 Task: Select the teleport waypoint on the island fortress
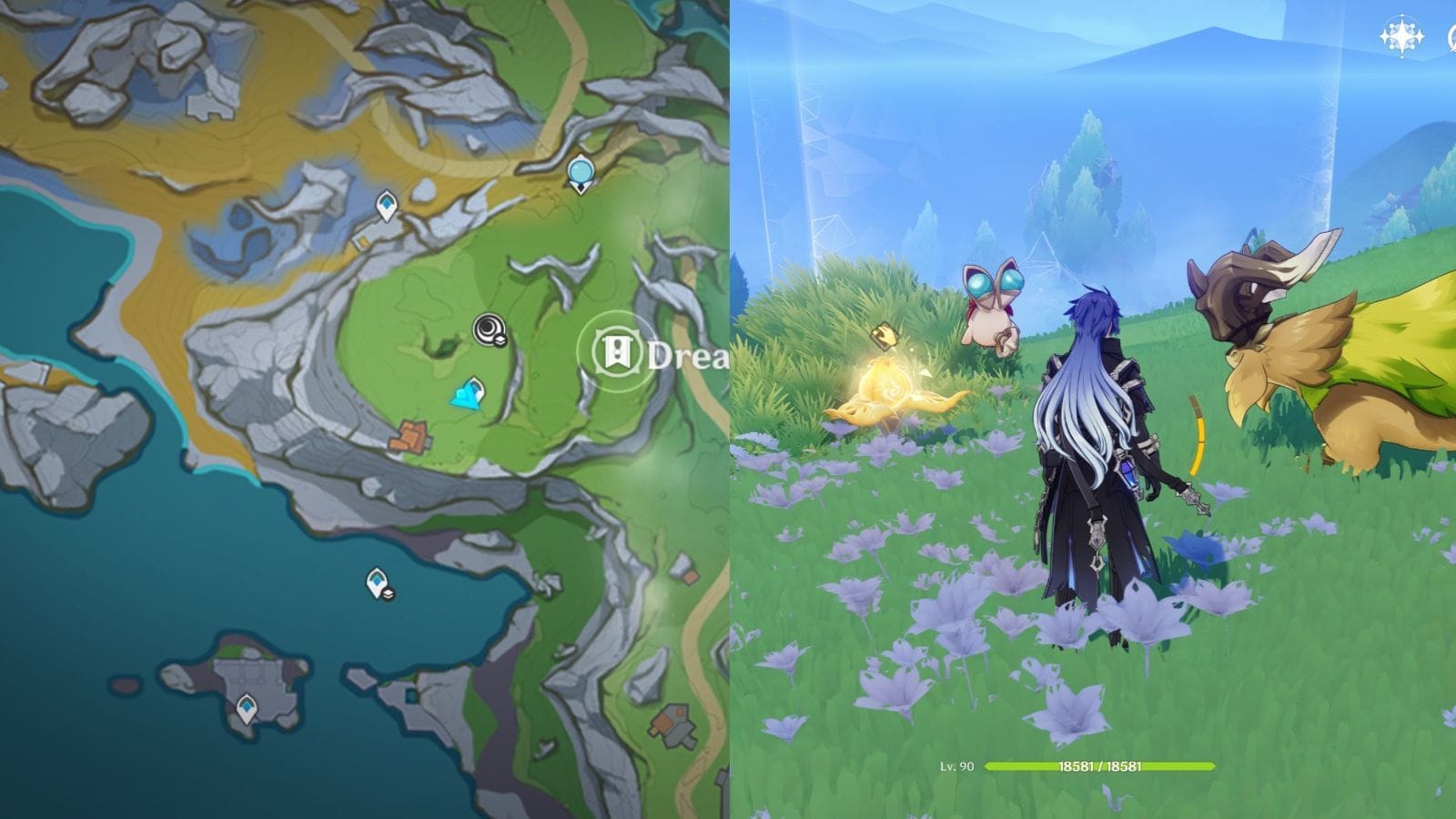click(247, 707)
